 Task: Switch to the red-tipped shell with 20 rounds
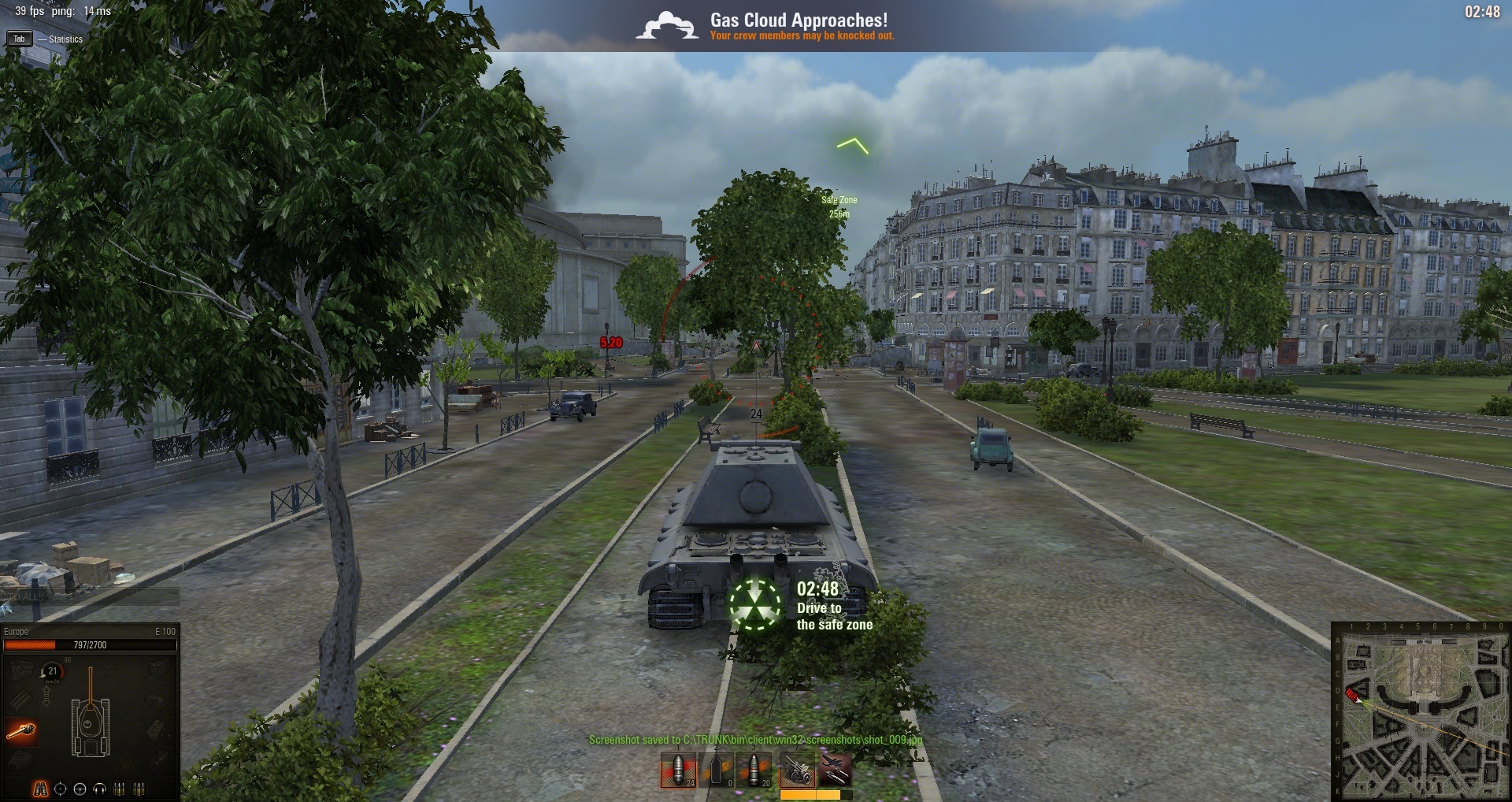(754, 770)
